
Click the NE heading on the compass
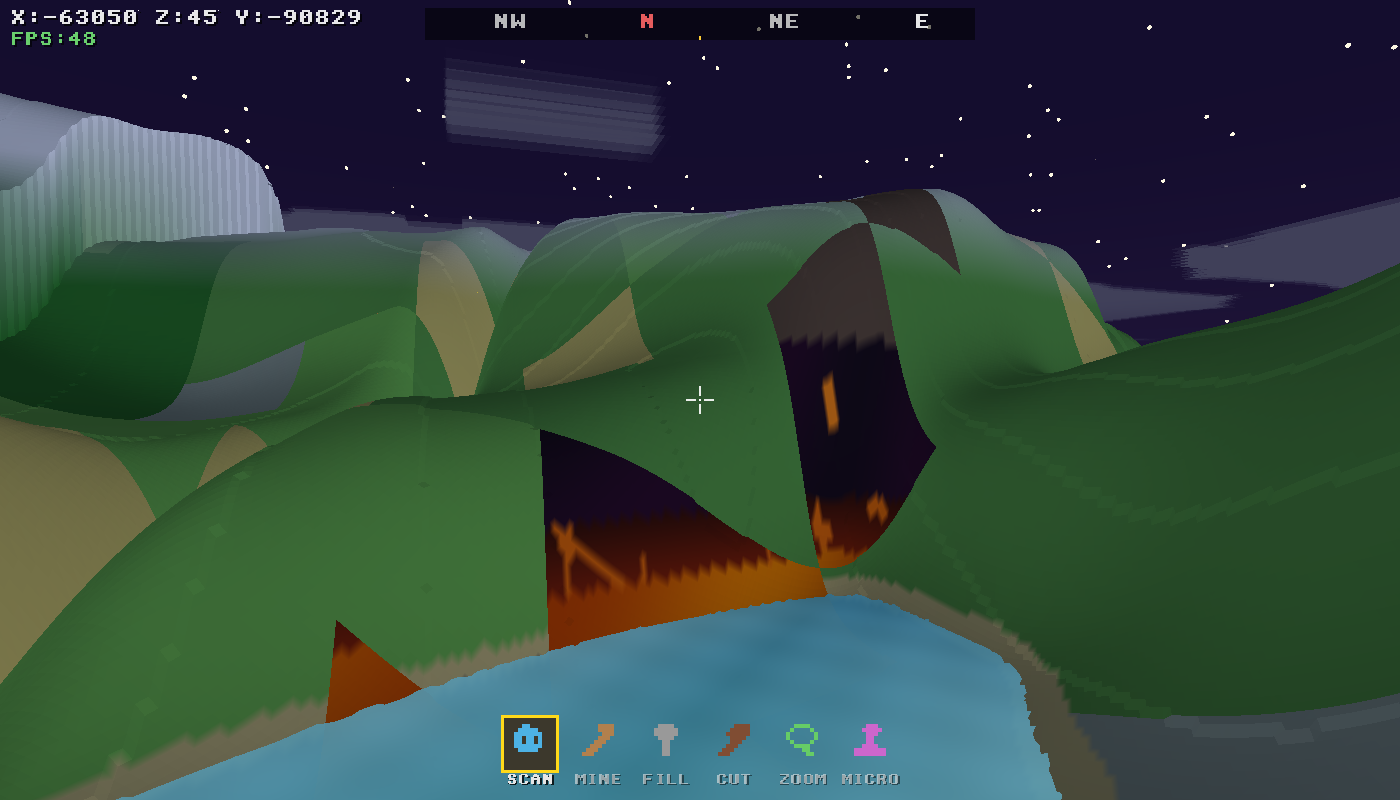click(786, 23)
